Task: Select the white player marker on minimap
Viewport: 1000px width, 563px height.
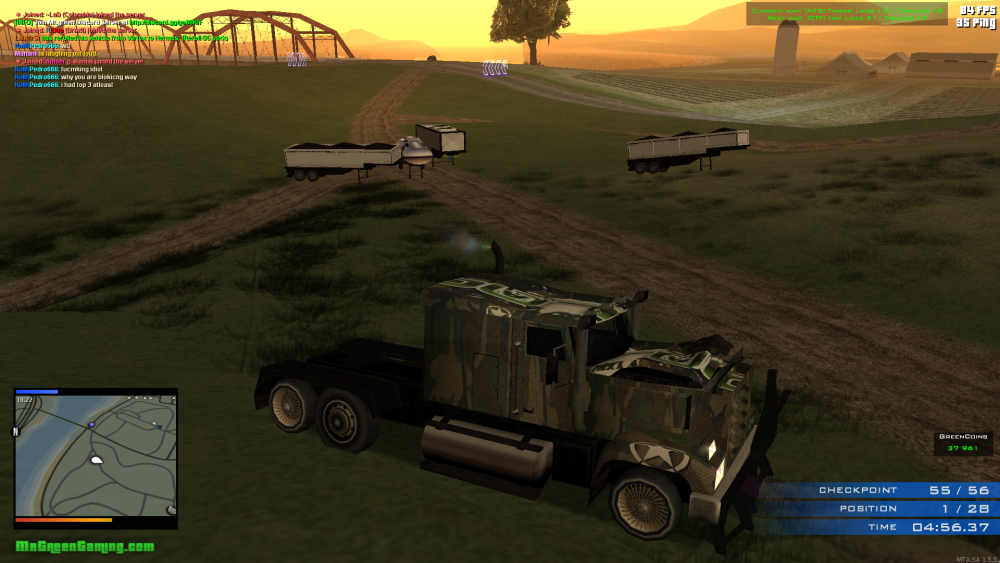Action: tap(97, 460)
